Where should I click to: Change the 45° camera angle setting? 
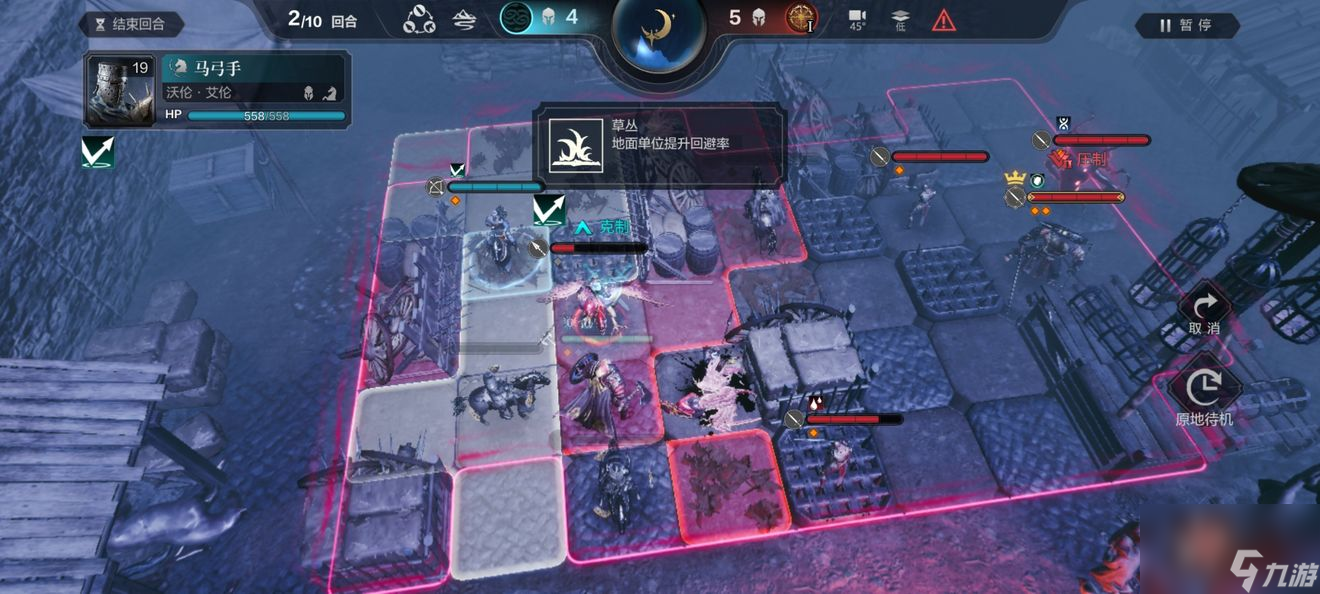pyautogui.click(x=857, y=20)
